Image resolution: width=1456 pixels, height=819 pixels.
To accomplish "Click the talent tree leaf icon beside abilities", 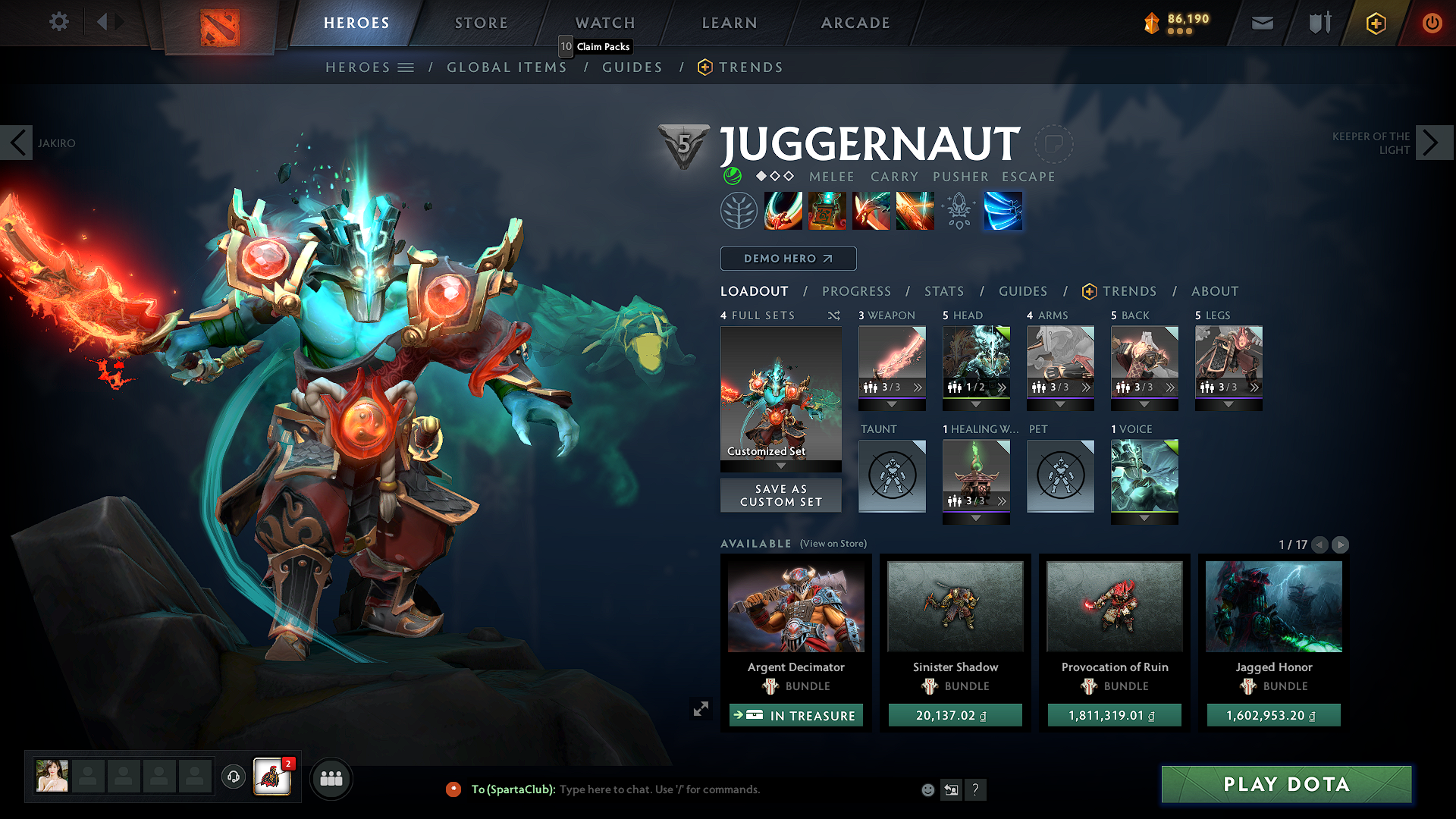I will [x=738, y=211].
